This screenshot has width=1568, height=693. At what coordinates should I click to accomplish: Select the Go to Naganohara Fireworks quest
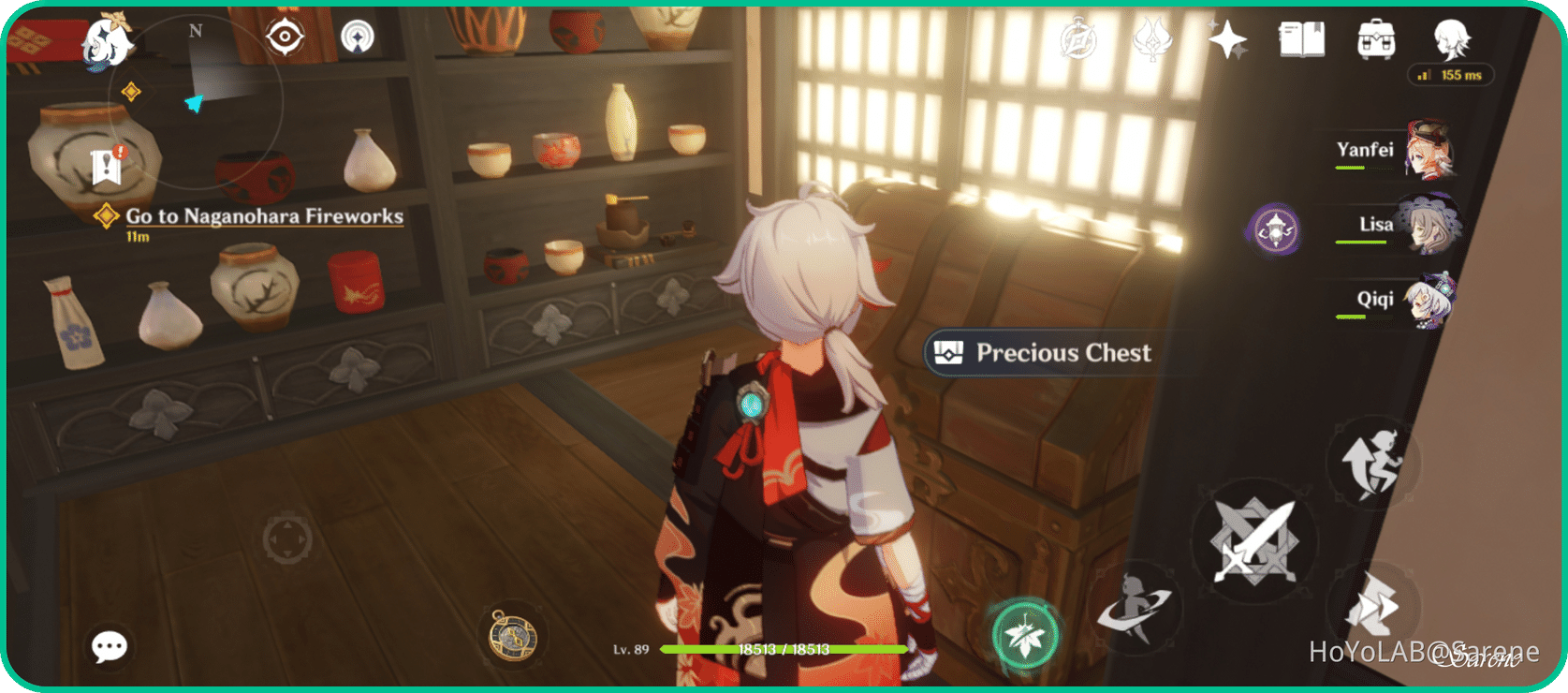265,216
